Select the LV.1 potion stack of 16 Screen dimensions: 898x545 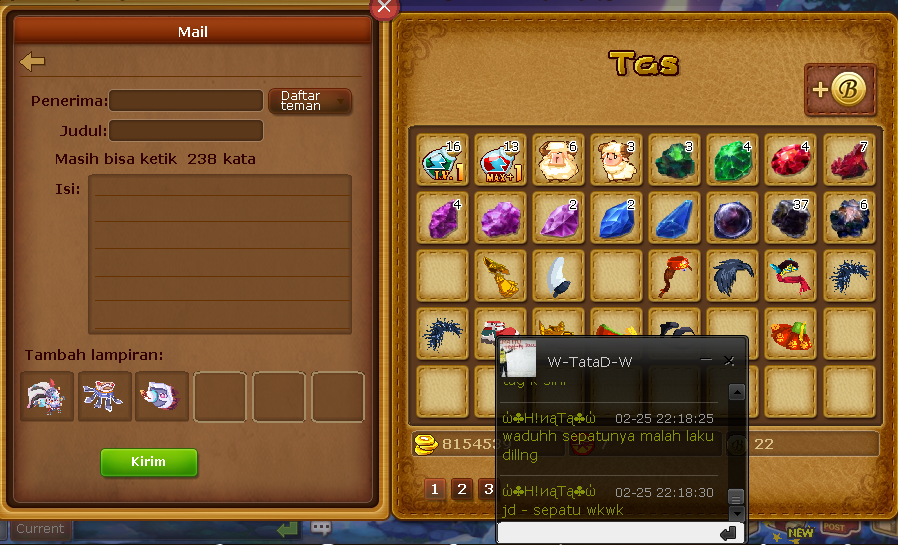click(x=442, y=160)
